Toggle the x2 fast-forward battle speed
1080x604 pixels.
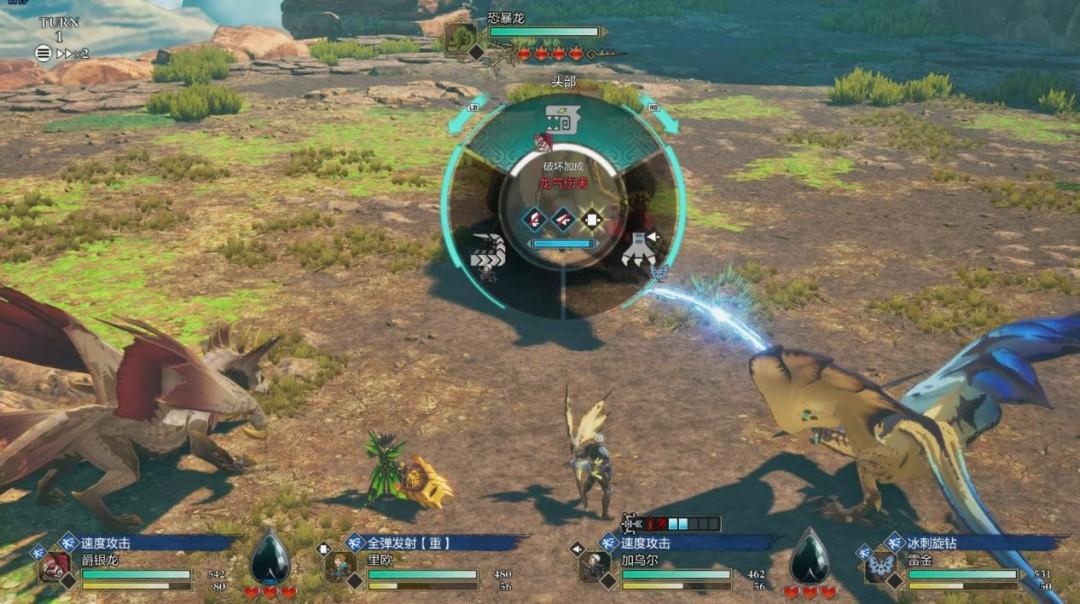(x=74, y=54)
